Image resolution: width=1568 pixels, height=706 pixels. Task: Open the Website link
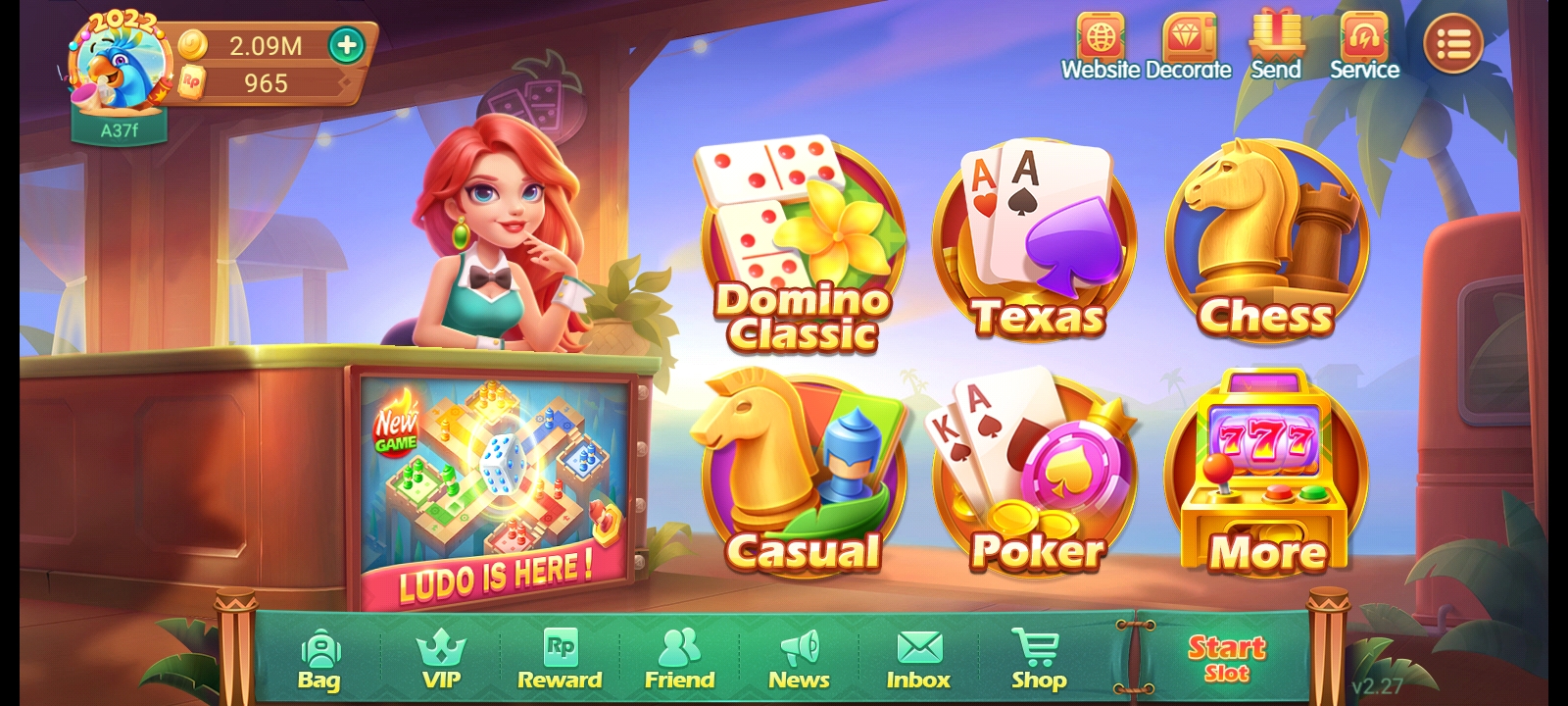tap(1102, 39)
